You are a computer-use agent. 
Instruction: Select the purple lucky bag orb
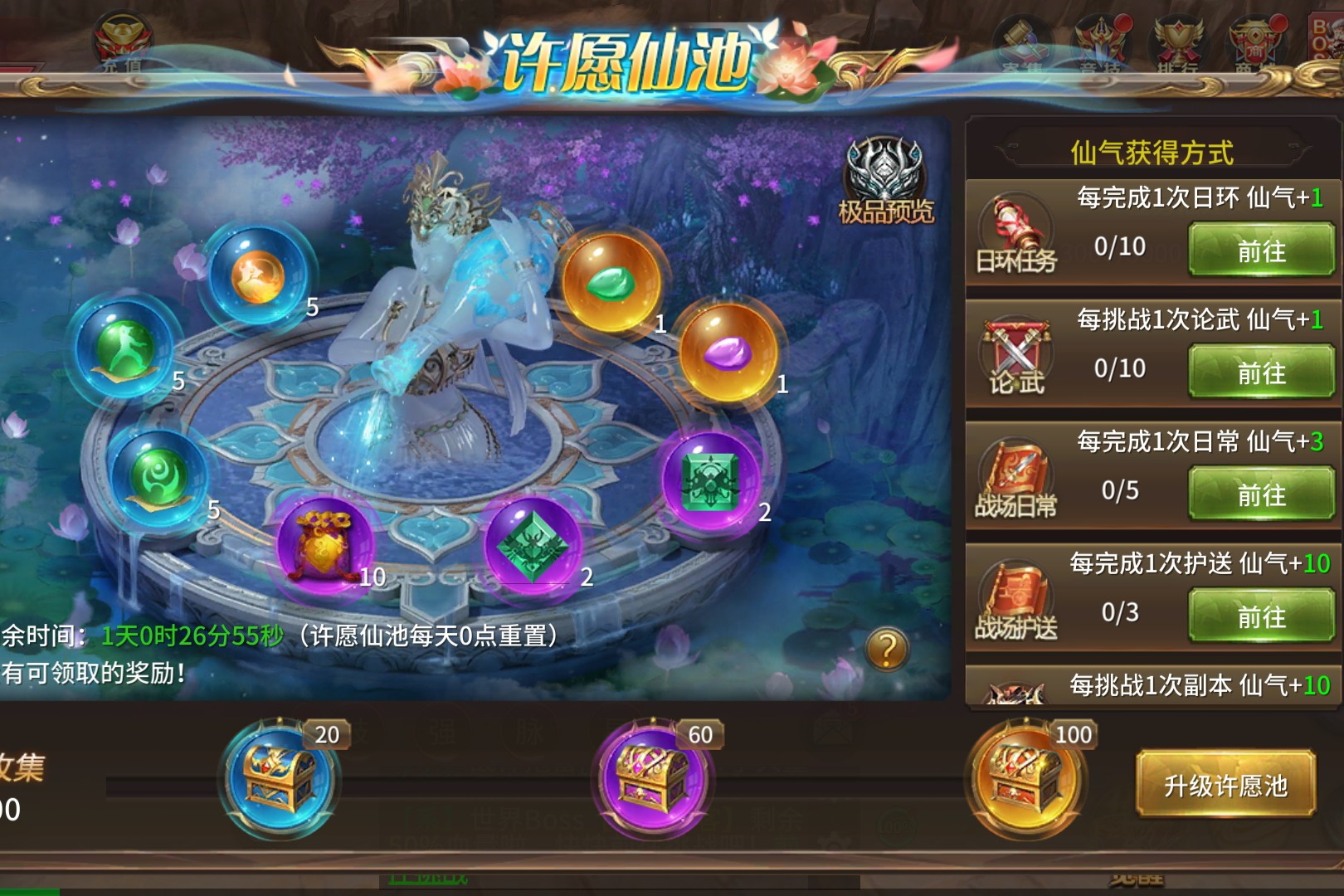pos(325,543)
